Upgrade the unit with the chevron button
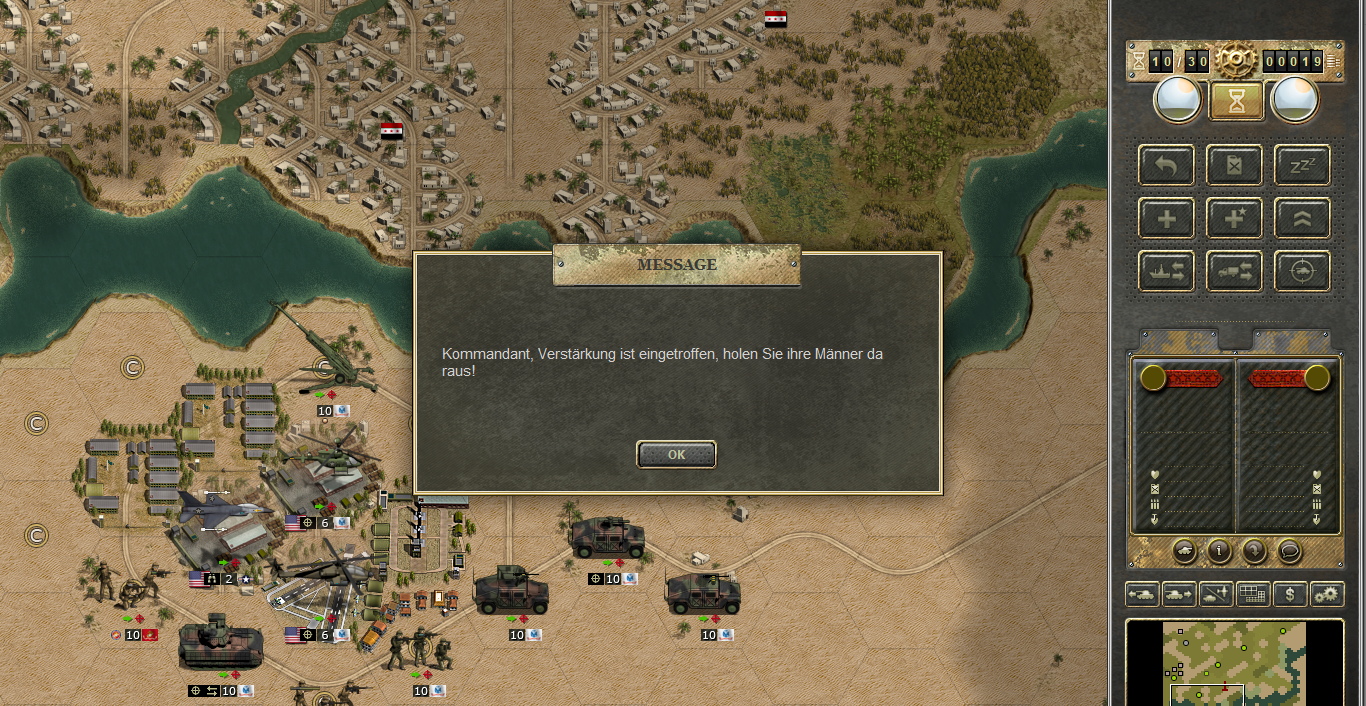 pos(1302,218)
